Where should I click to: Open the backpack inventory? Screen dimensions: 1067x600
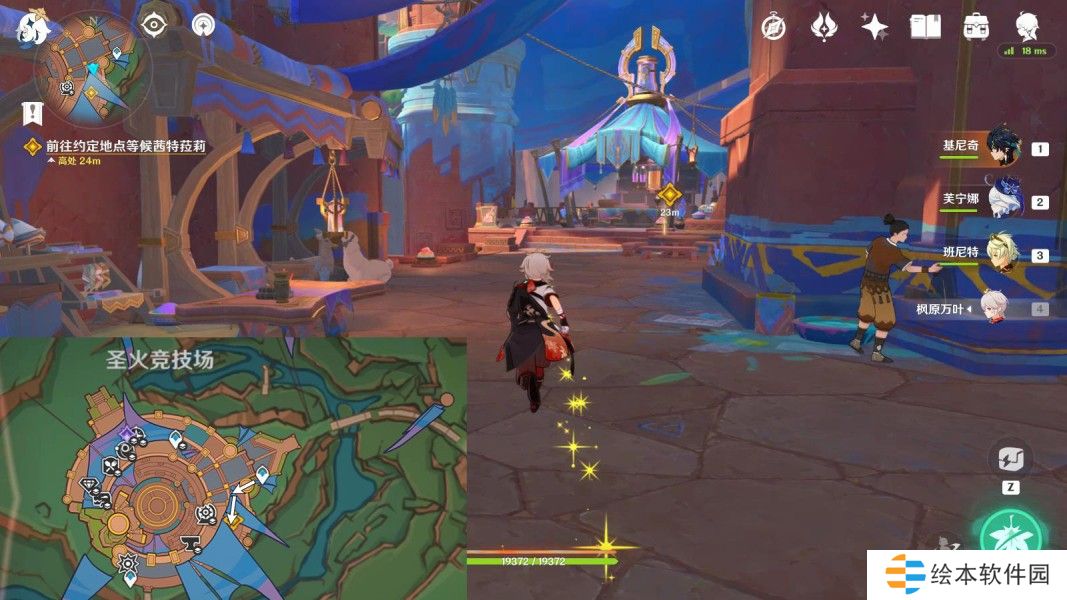(976, 27)
